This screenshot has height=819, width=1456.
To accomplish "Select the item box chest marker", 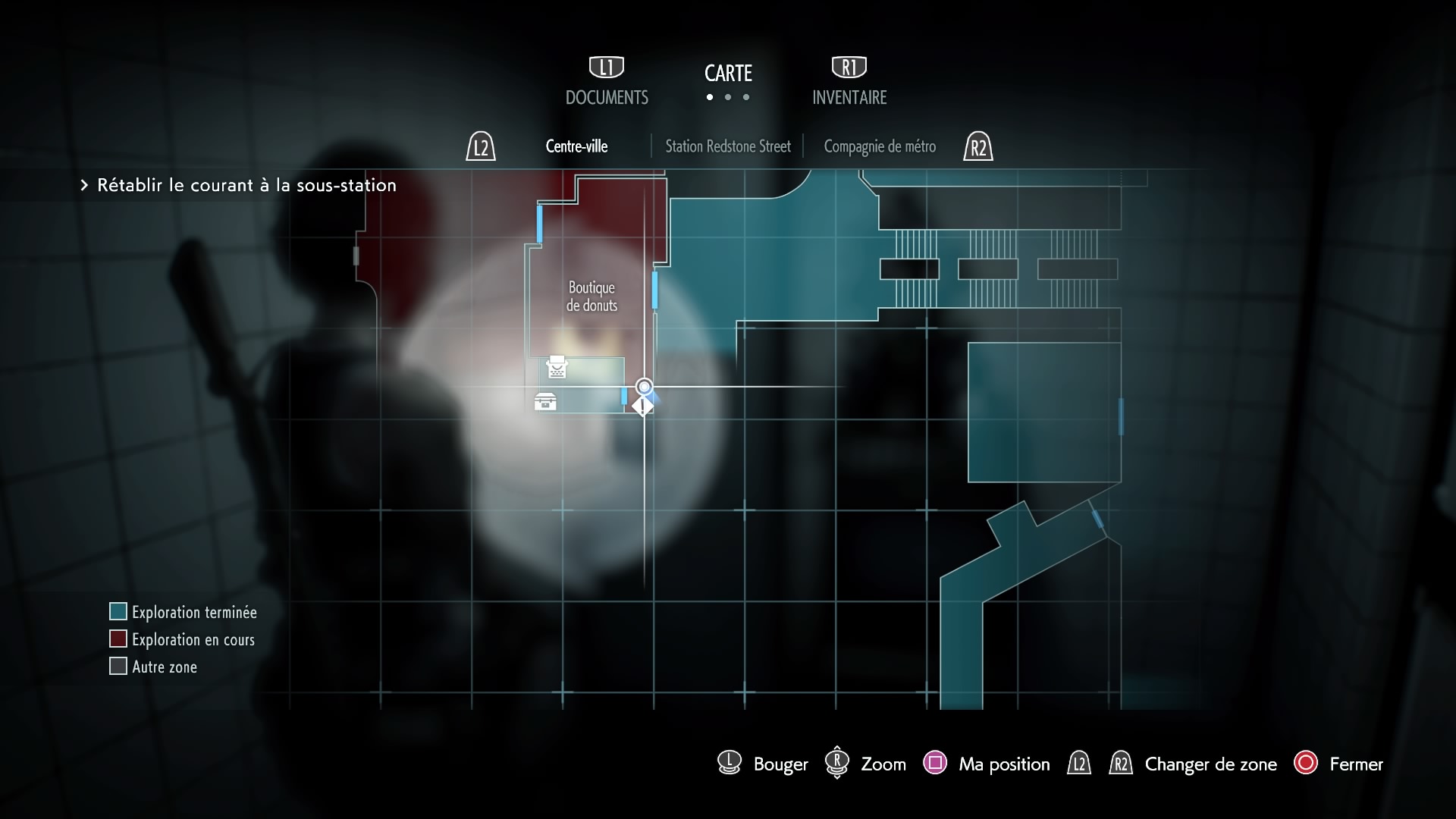I will (x=545, y=402).
